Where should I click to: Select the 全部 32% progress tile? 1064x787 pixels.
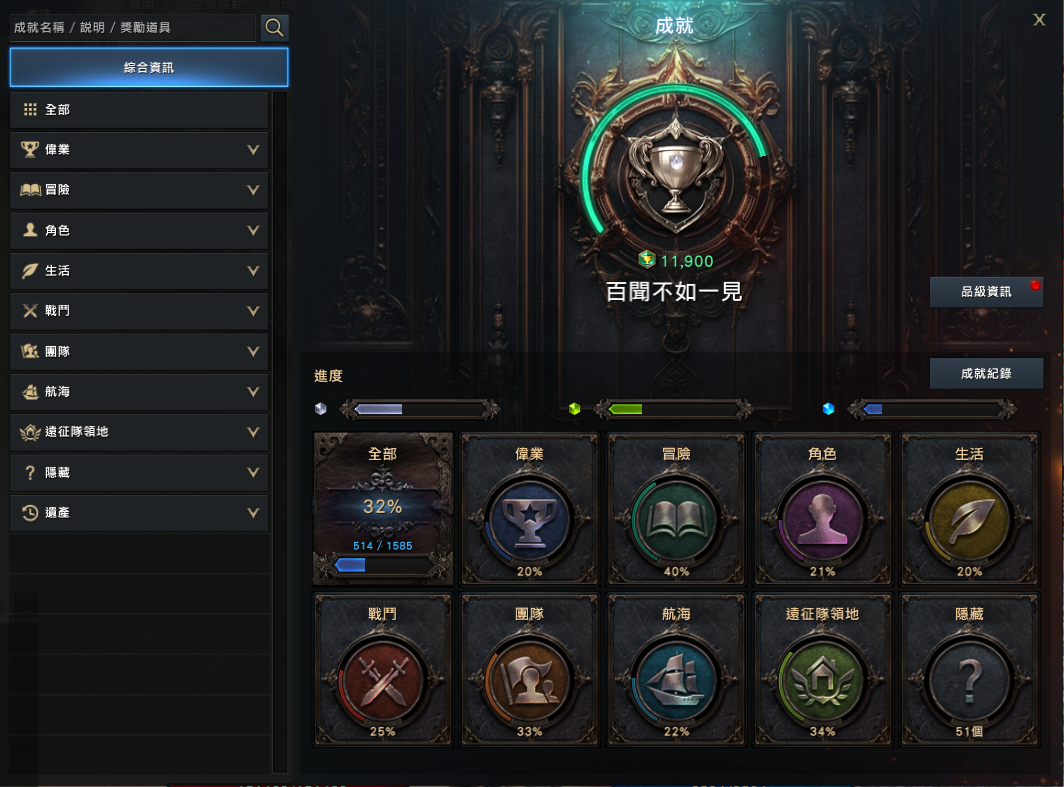[383, 508]
